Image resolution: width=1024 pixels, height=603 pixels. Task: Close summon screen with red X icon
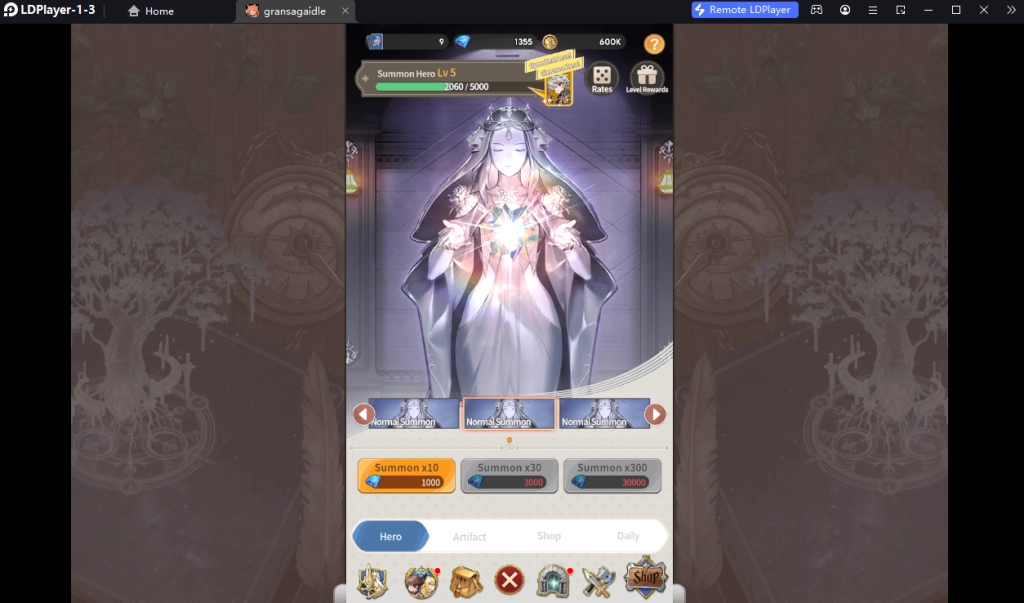(x=509, y=580)
